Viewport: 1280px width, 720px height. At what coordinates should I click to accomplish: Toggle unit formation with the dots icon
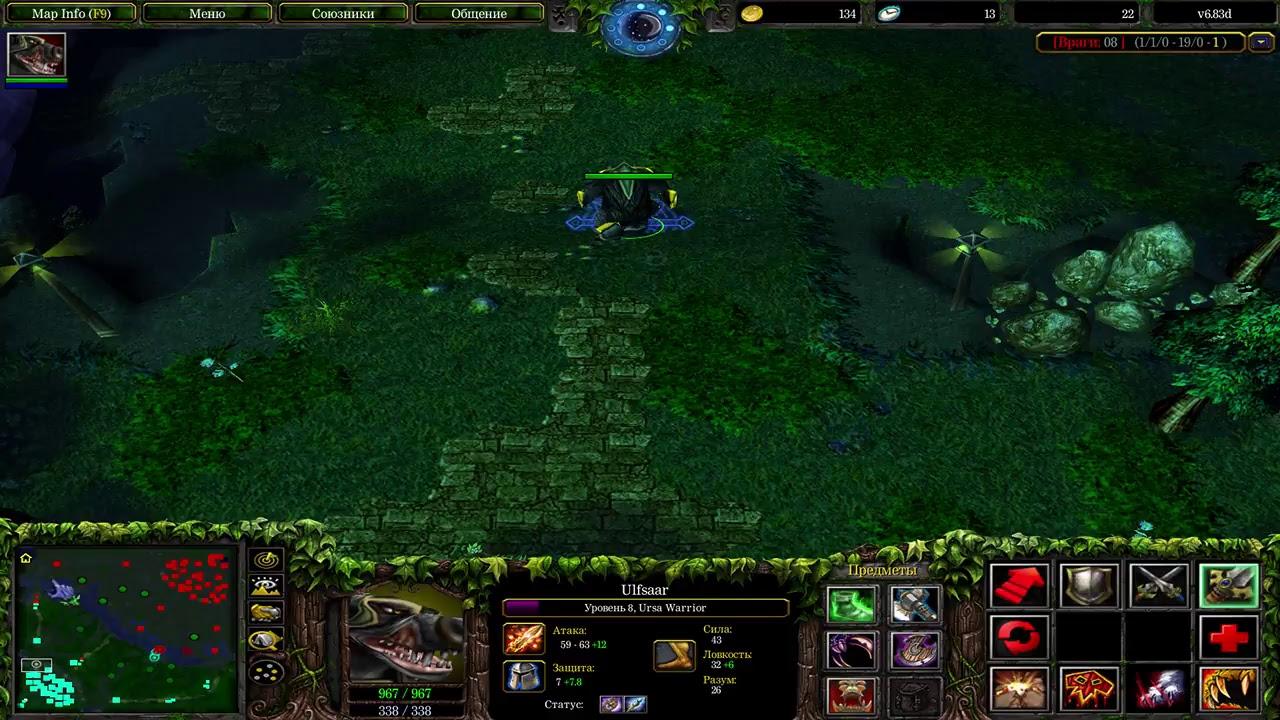[265, 672]
